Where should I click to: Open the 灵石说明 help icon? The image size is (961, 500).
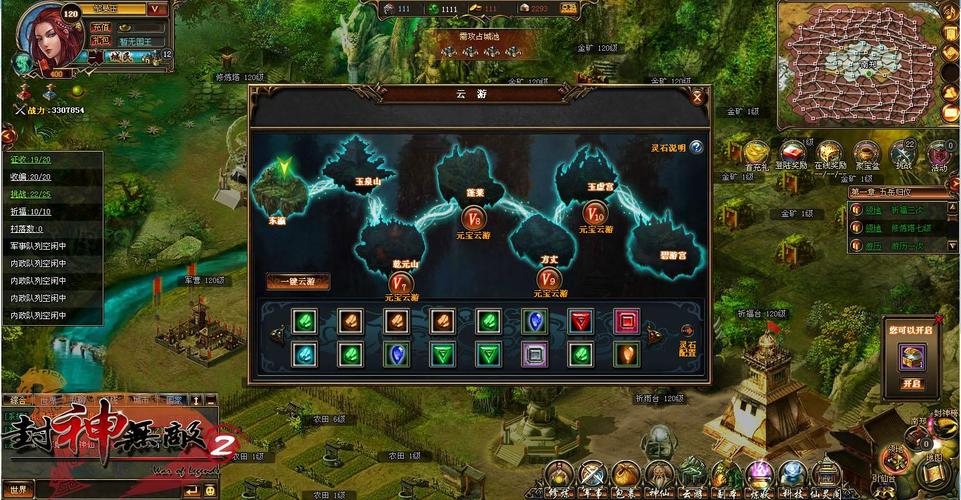coord(696,148)
